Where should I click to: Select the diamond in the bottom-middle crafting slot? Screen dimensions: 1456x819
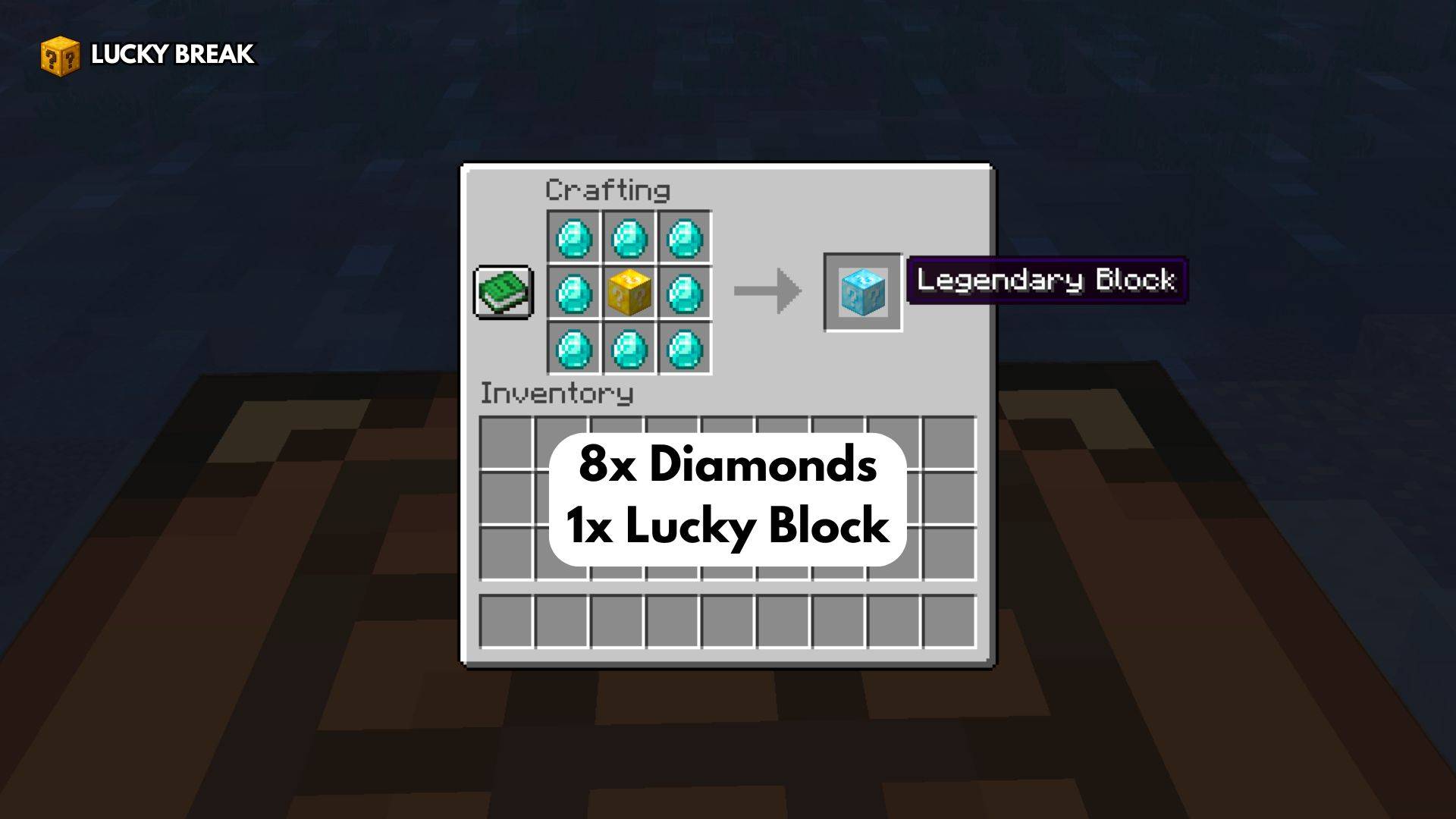click(629, 349)
